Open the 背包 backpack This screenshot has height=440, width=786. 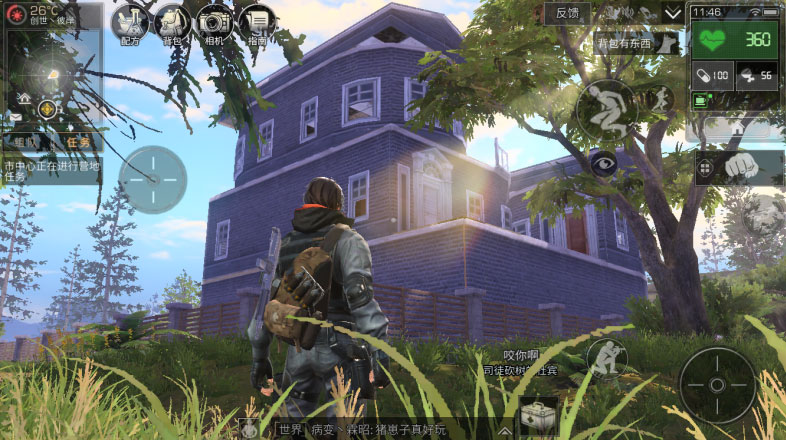(x=172, y=24)
